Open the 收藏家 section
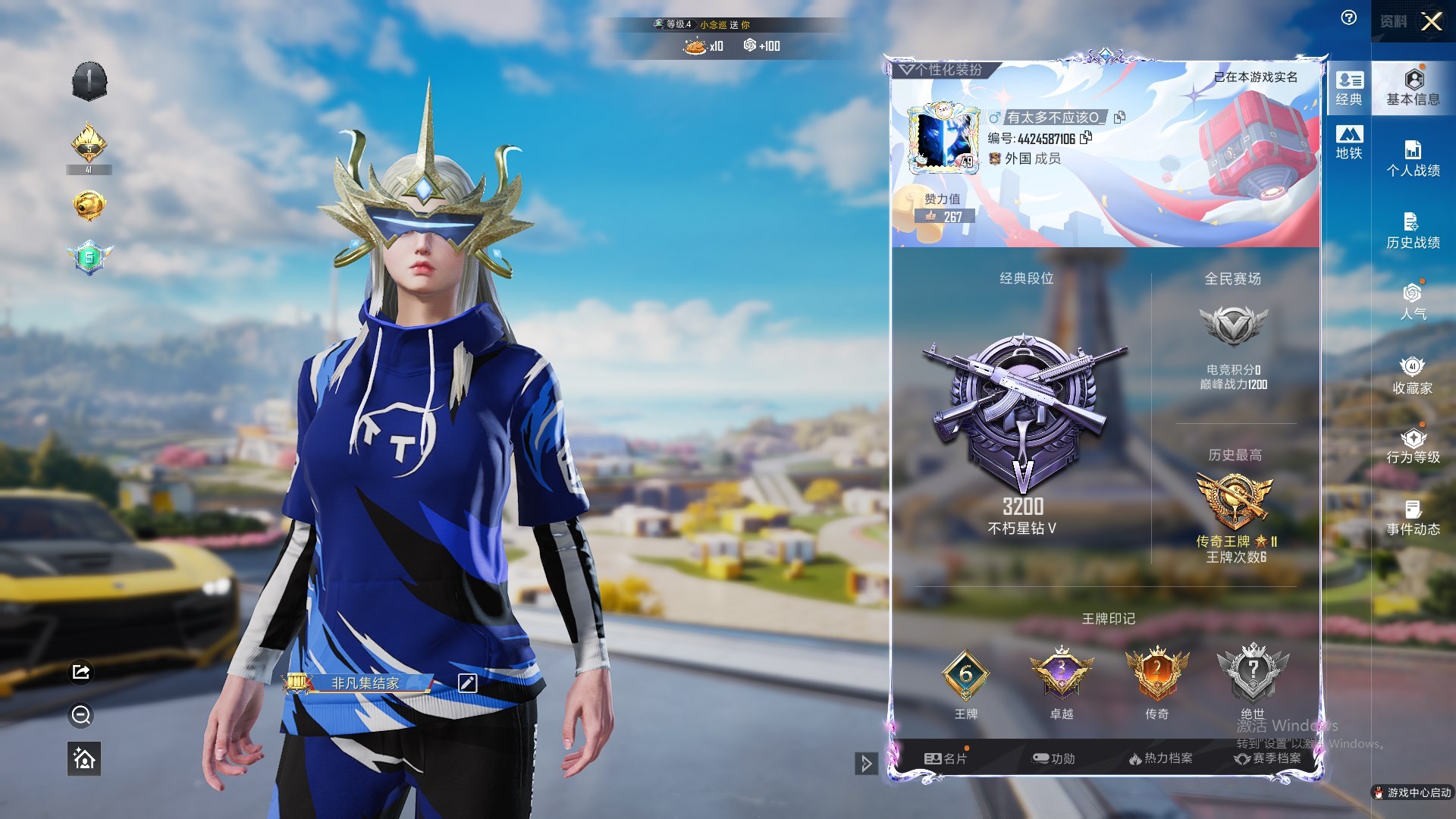The image size is (1456, 819). [x=1413, y=375]
